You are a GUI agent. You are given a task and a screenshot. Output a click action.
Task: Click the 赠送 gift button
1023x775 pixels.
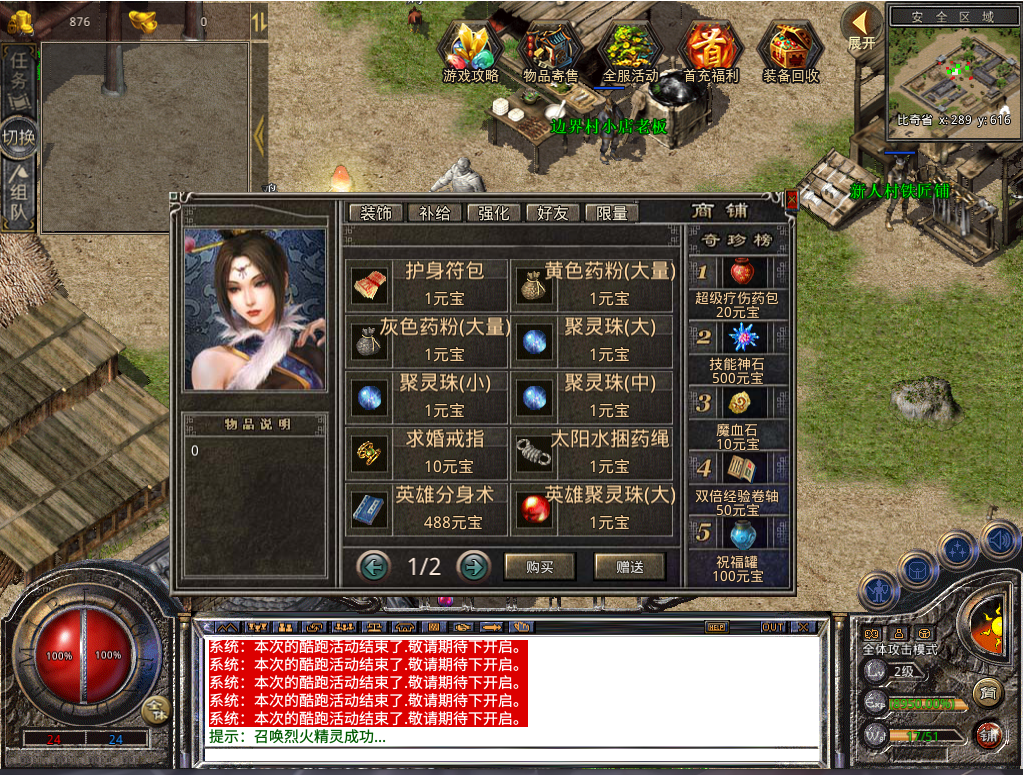629,567
